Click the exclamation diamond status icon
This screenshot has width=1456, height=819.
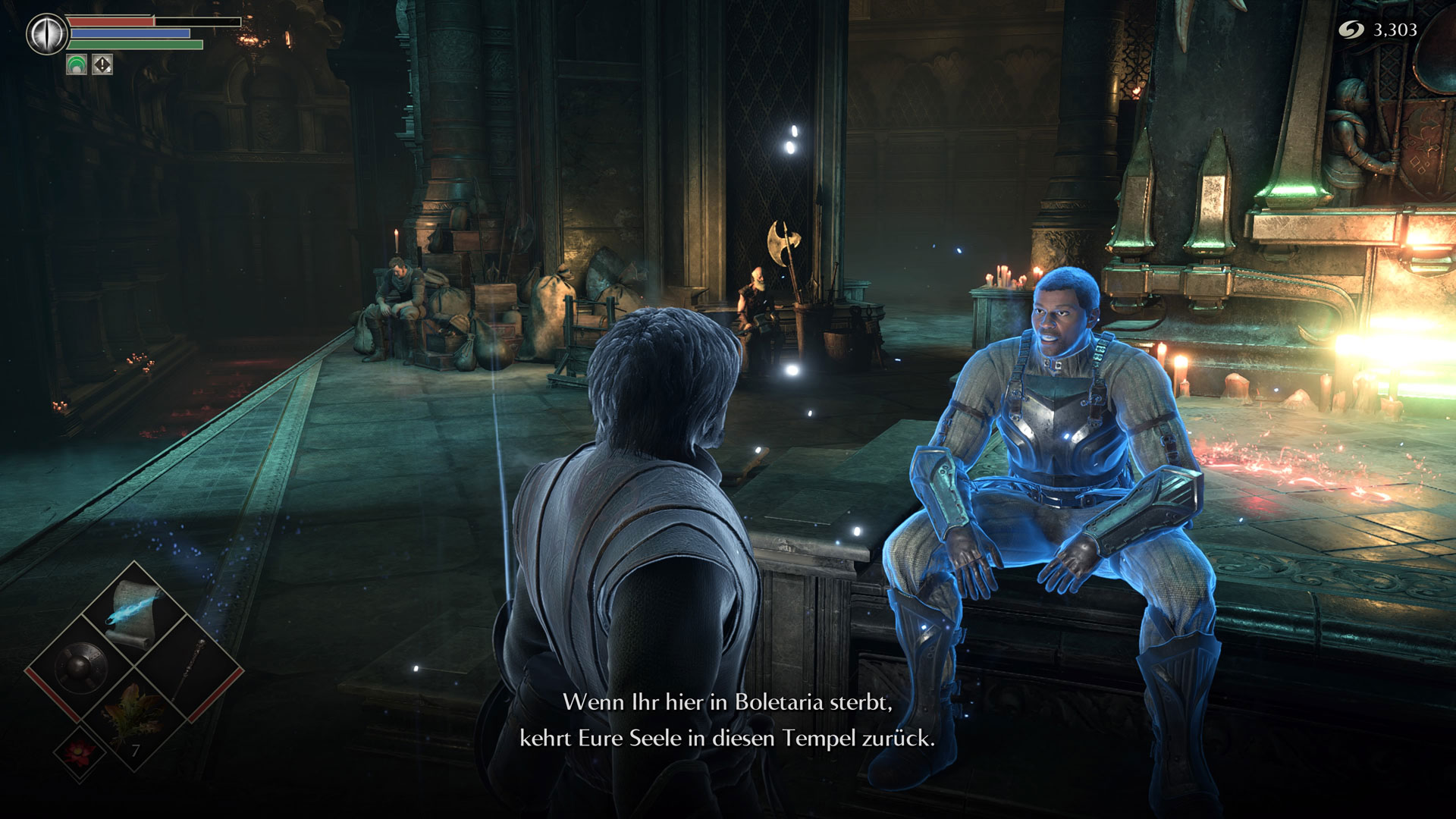click(x=102, y=65)
